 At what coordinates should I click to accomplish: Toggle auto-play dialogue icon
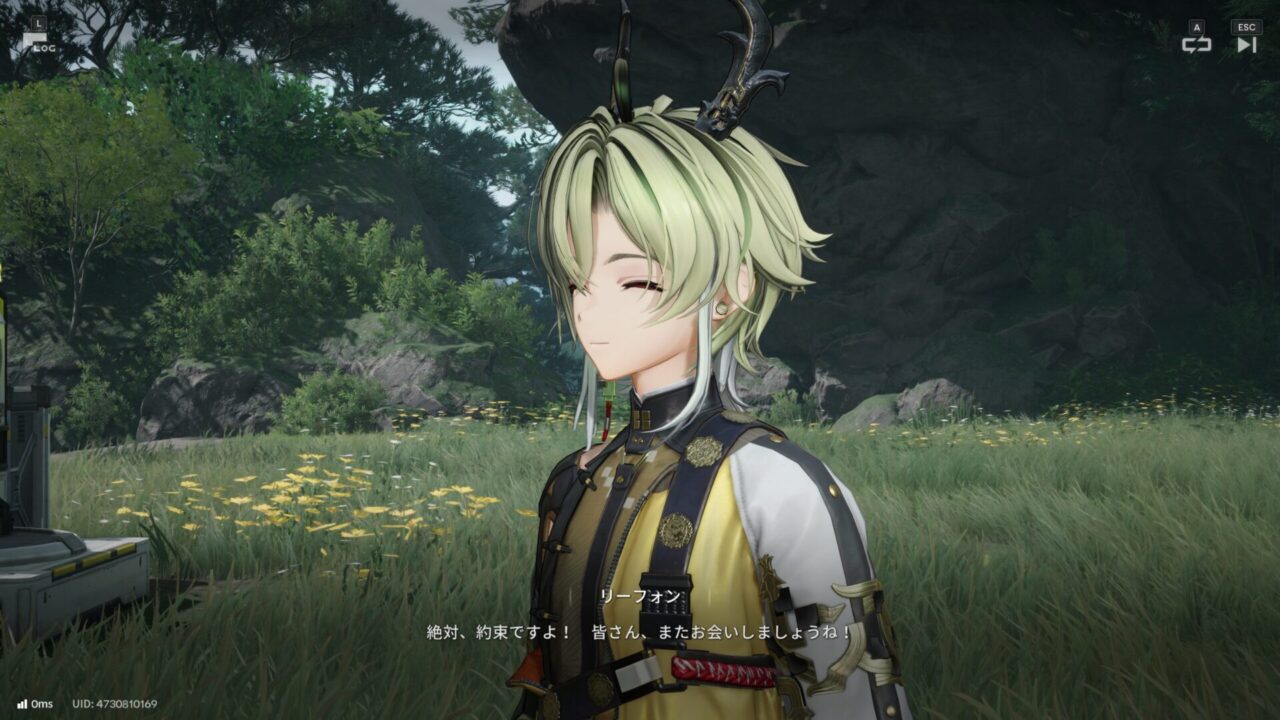click(1196, 43)
